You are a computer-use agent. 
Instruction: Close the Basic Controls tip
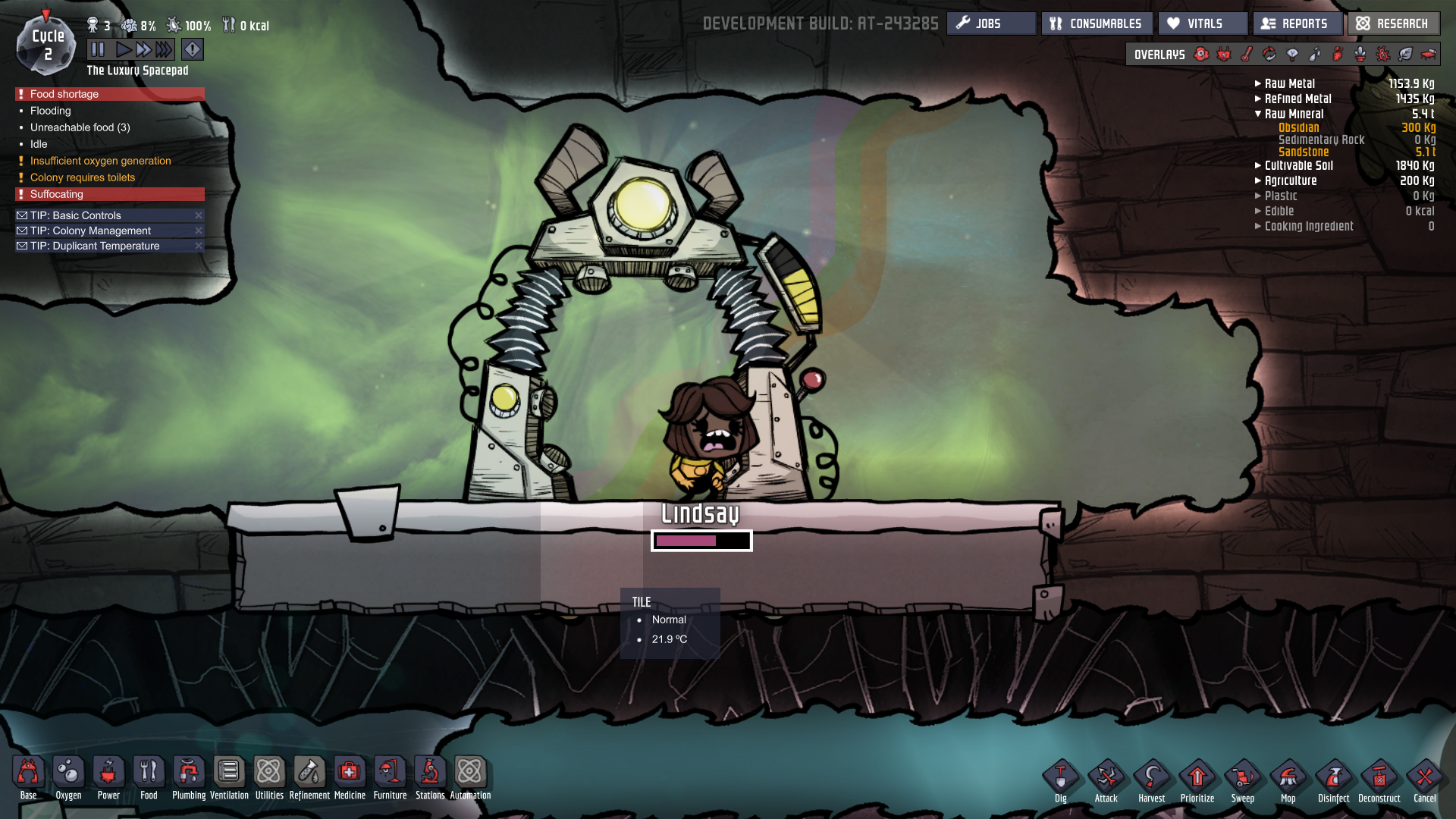coord(199,215)
